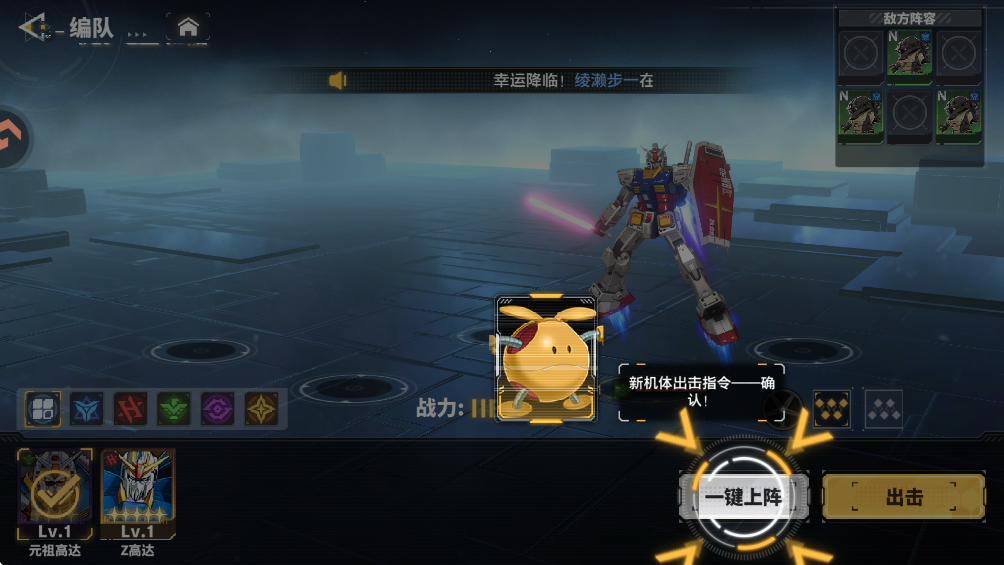Viewport: 1004px width, 565px height.
Task: Tap the orange arrow side button
Action: (x=12, y=139)
